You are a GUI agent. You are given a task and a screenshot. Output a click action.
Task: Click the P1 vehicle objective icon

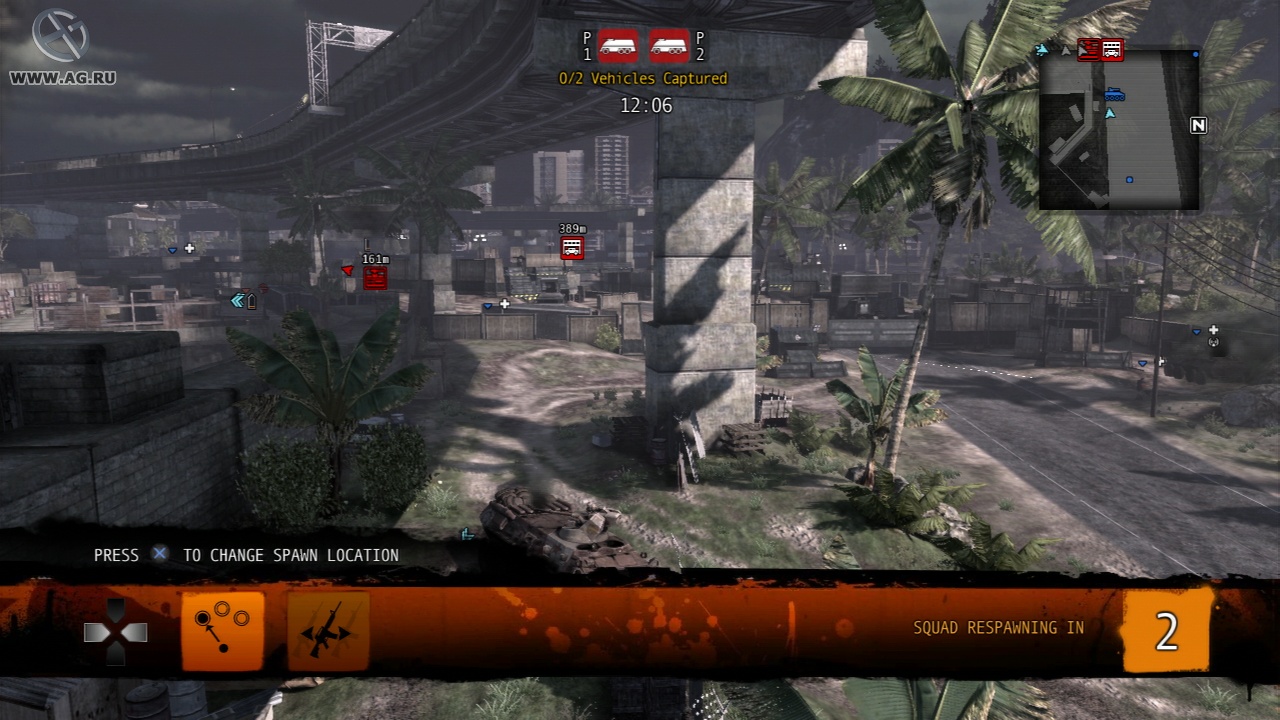coord(618,45)
